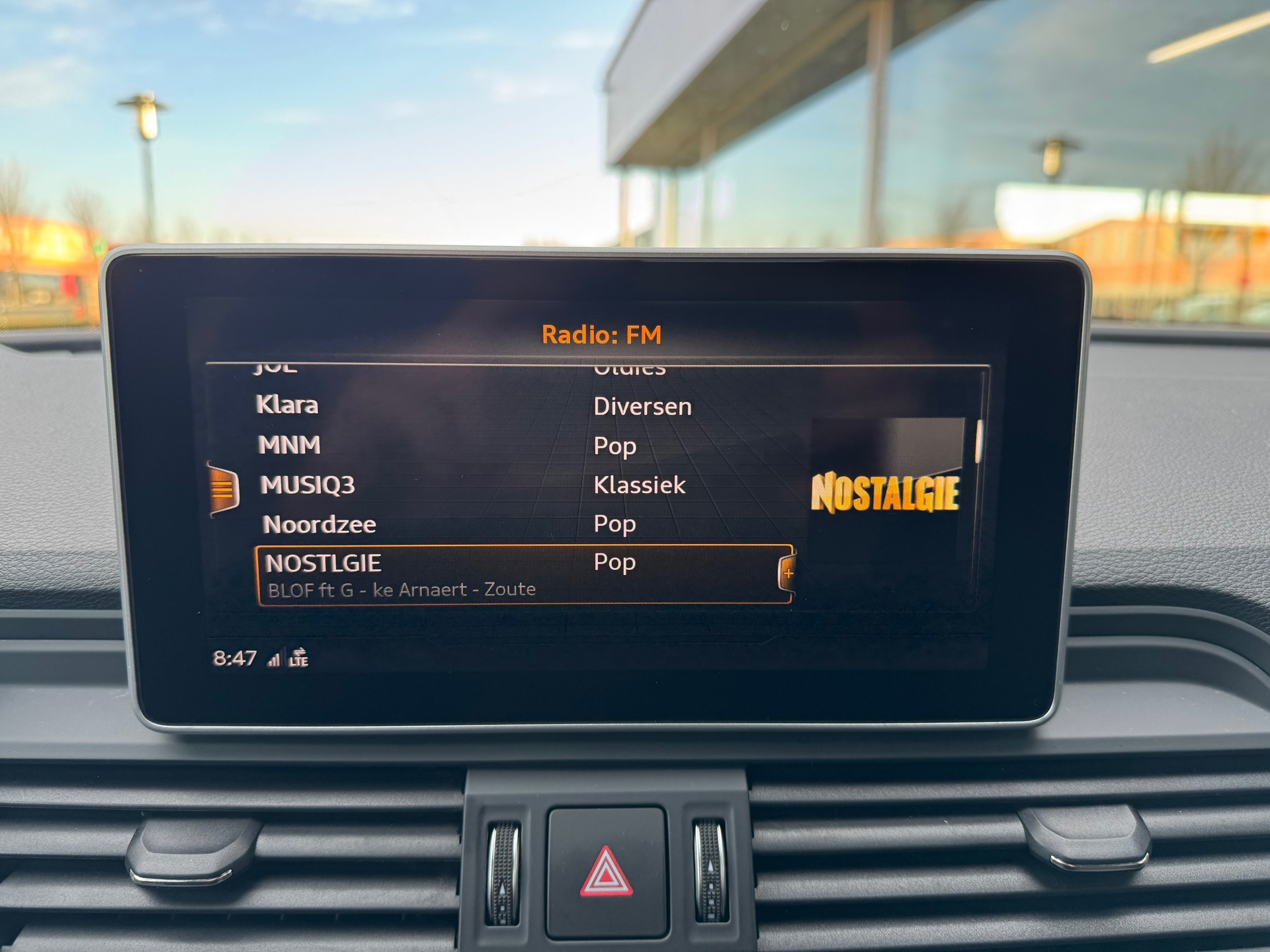Select the Klara radio station
The image size is (1270, 952).
coord(288,405)
